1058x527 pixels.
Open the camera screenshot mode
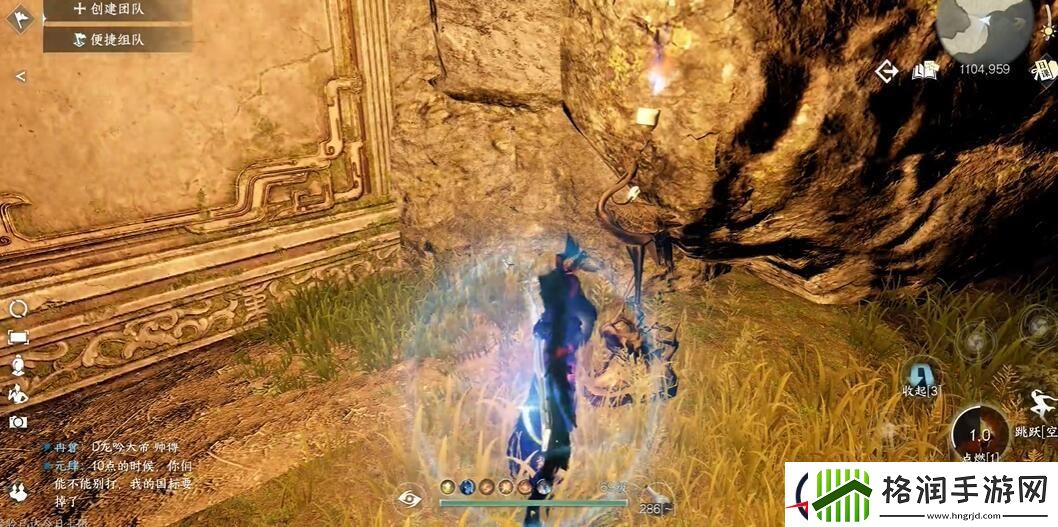pyautogui.click(x=18, y=422)
